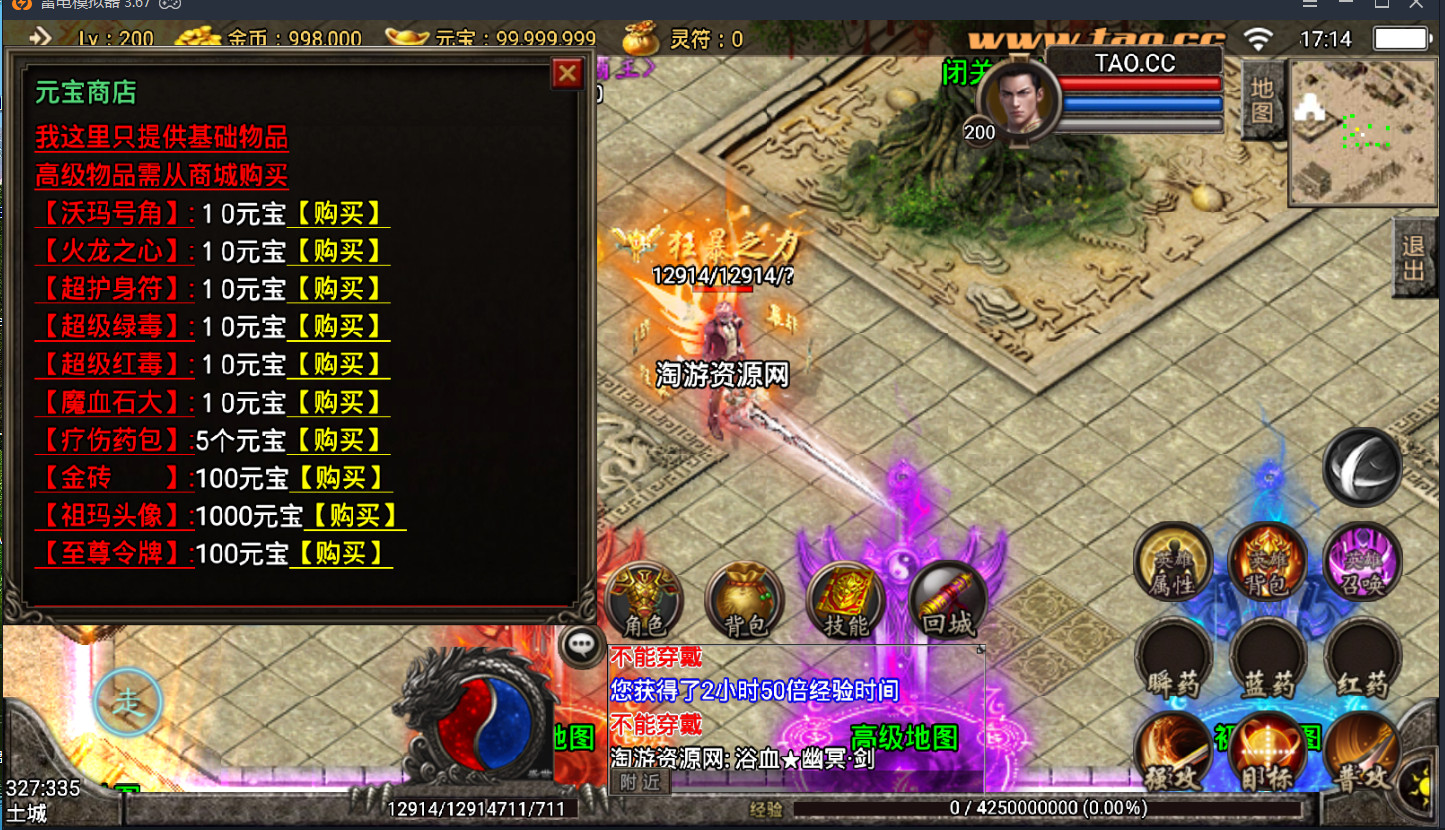This screenshot has width=1445, height=830.
Task: Purchase 火龙之心 for 10 元宝
Action: [x=338, y=251]
